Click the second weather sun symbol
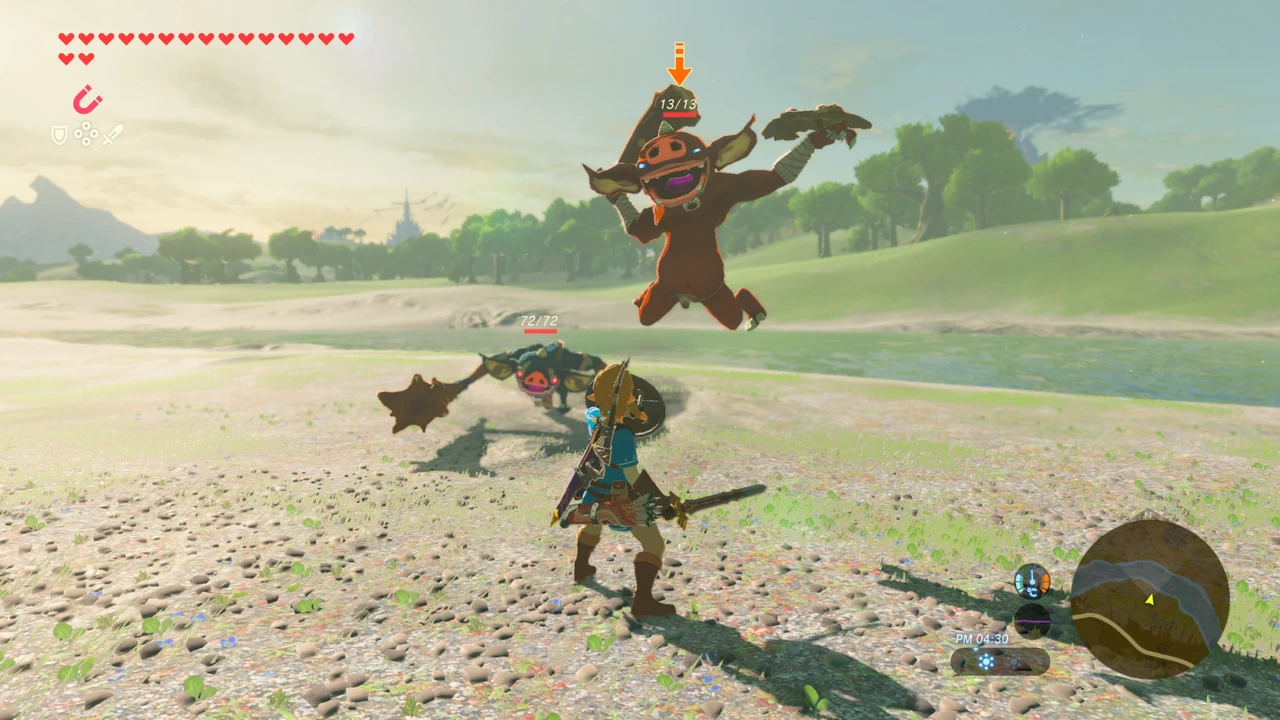Image resolution: width=1280 pixels, height=720 pixels. 1015,661
